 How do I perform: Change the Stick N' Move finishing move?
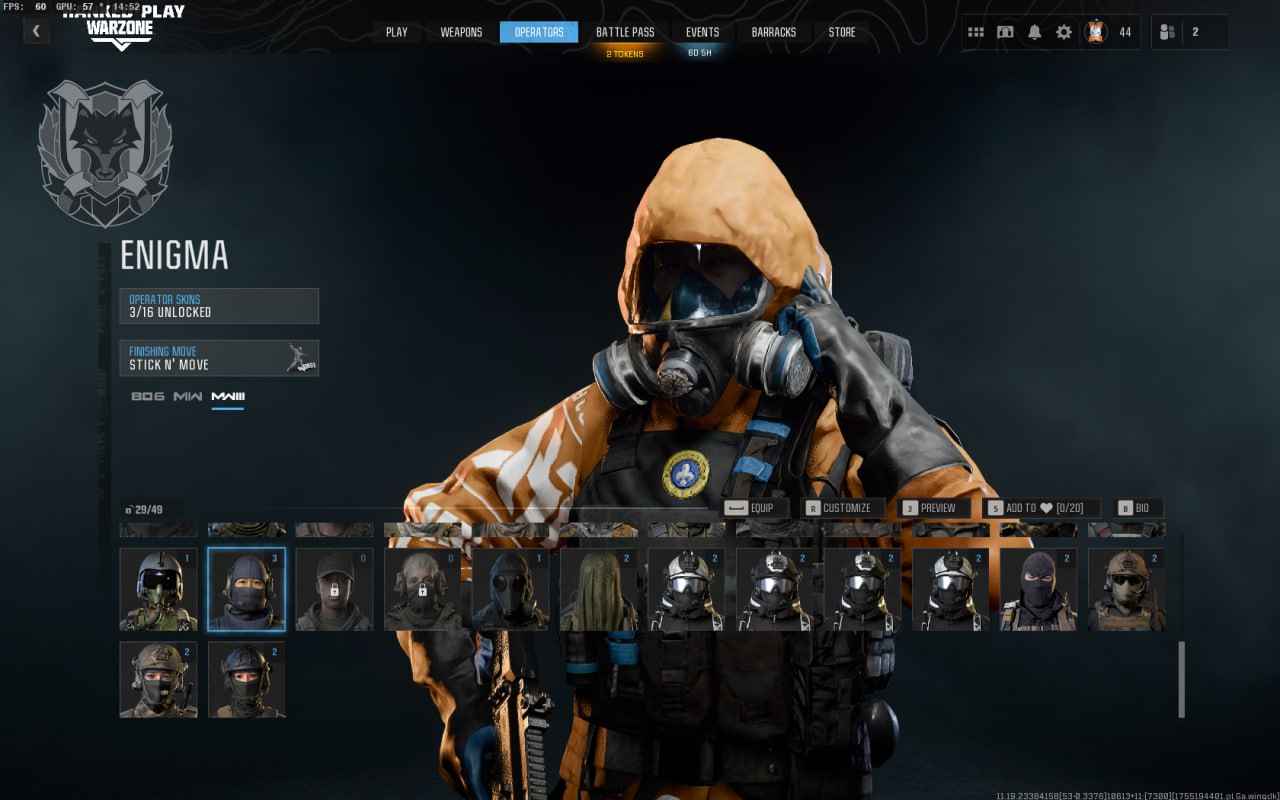(x=219, y=358)
